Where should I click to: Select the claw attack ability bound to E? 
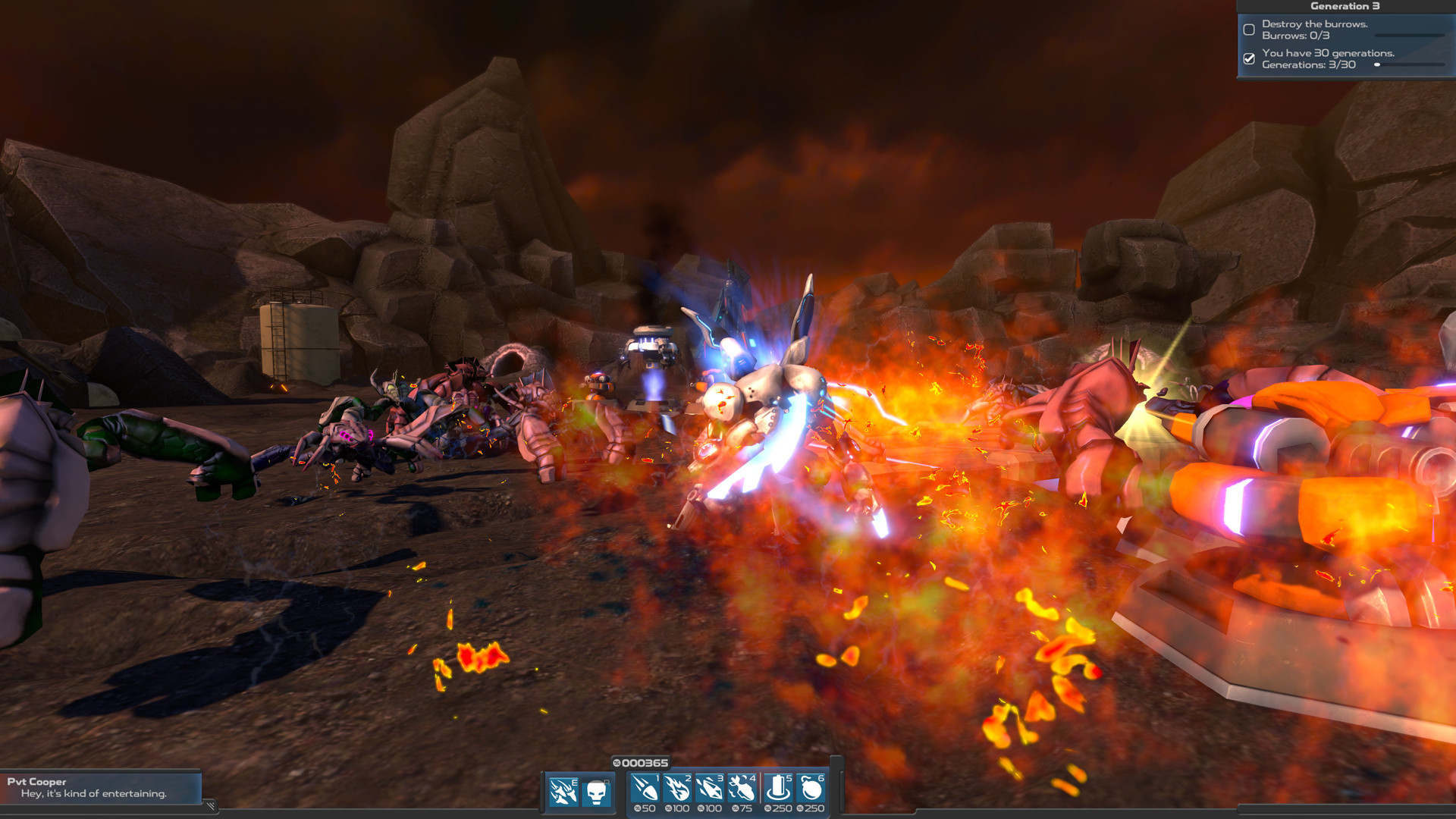coord(563,789)
